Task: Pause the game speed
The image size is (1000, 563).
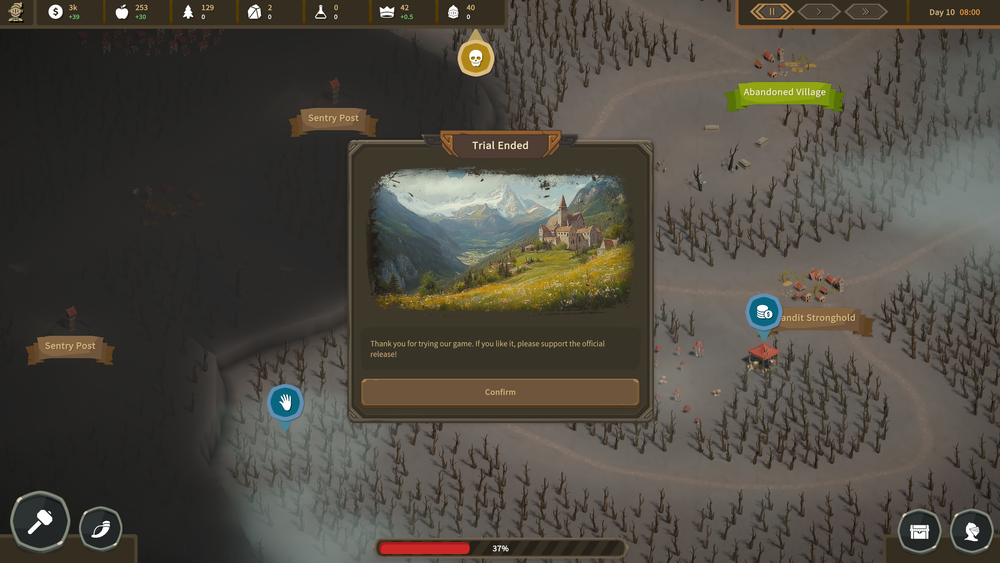Action: point(772,12)
